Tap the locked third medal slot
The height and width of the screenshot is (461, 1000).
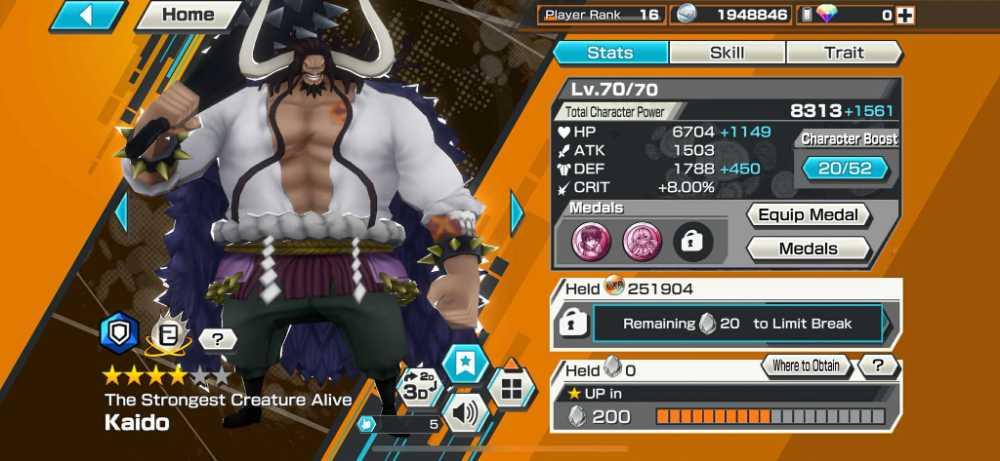[x=693, y=240]
